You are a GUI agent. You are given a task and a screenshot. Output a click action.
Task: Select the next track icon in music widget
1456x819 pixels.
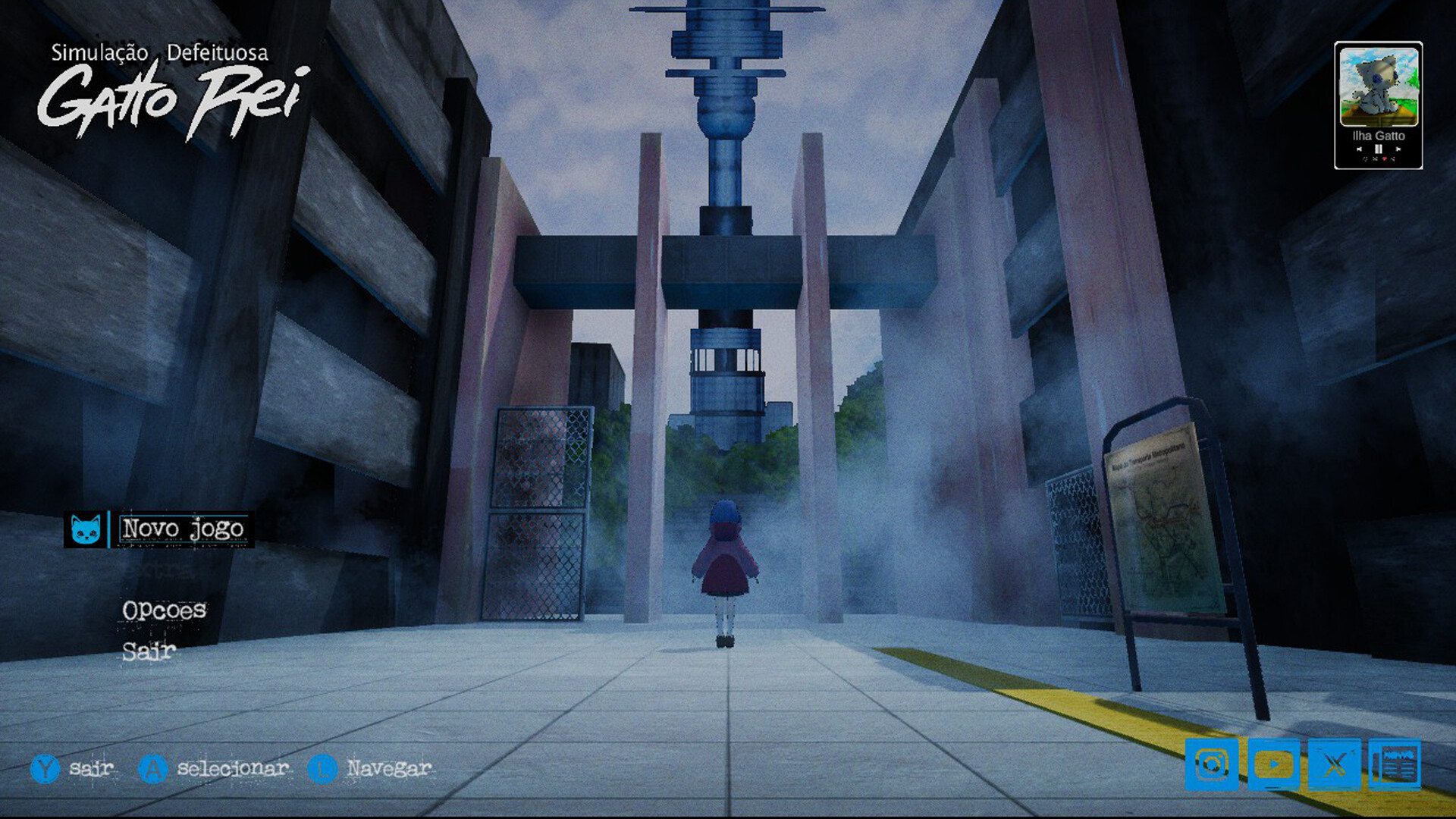[1398, 149]
